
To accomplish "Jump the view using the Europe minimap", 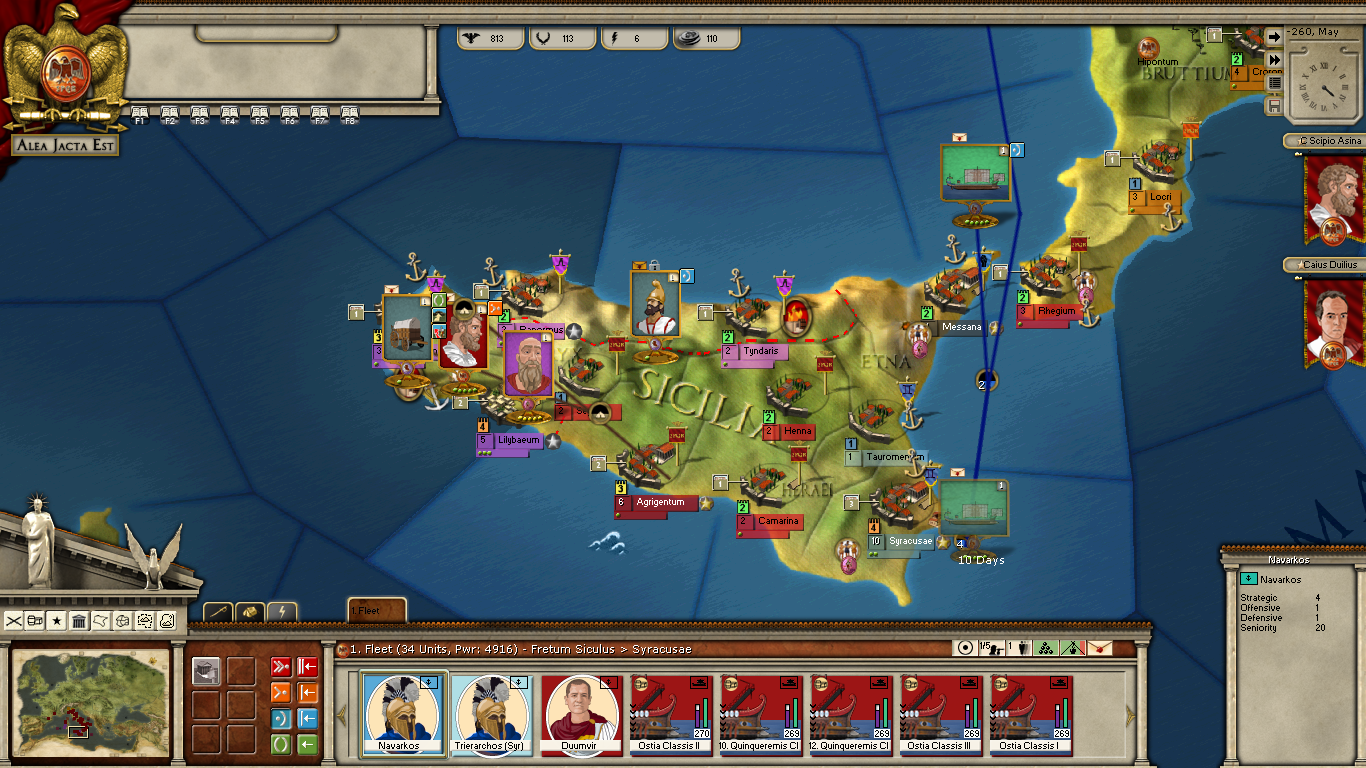I will tap(90, 699).
